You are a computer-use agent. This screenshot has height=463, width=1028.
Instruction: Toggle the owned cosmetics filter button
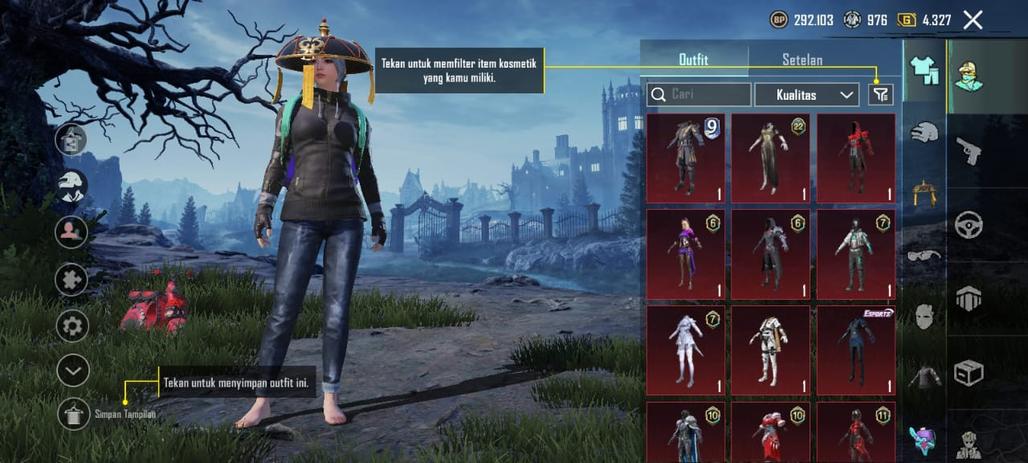(x=880, y=95)
